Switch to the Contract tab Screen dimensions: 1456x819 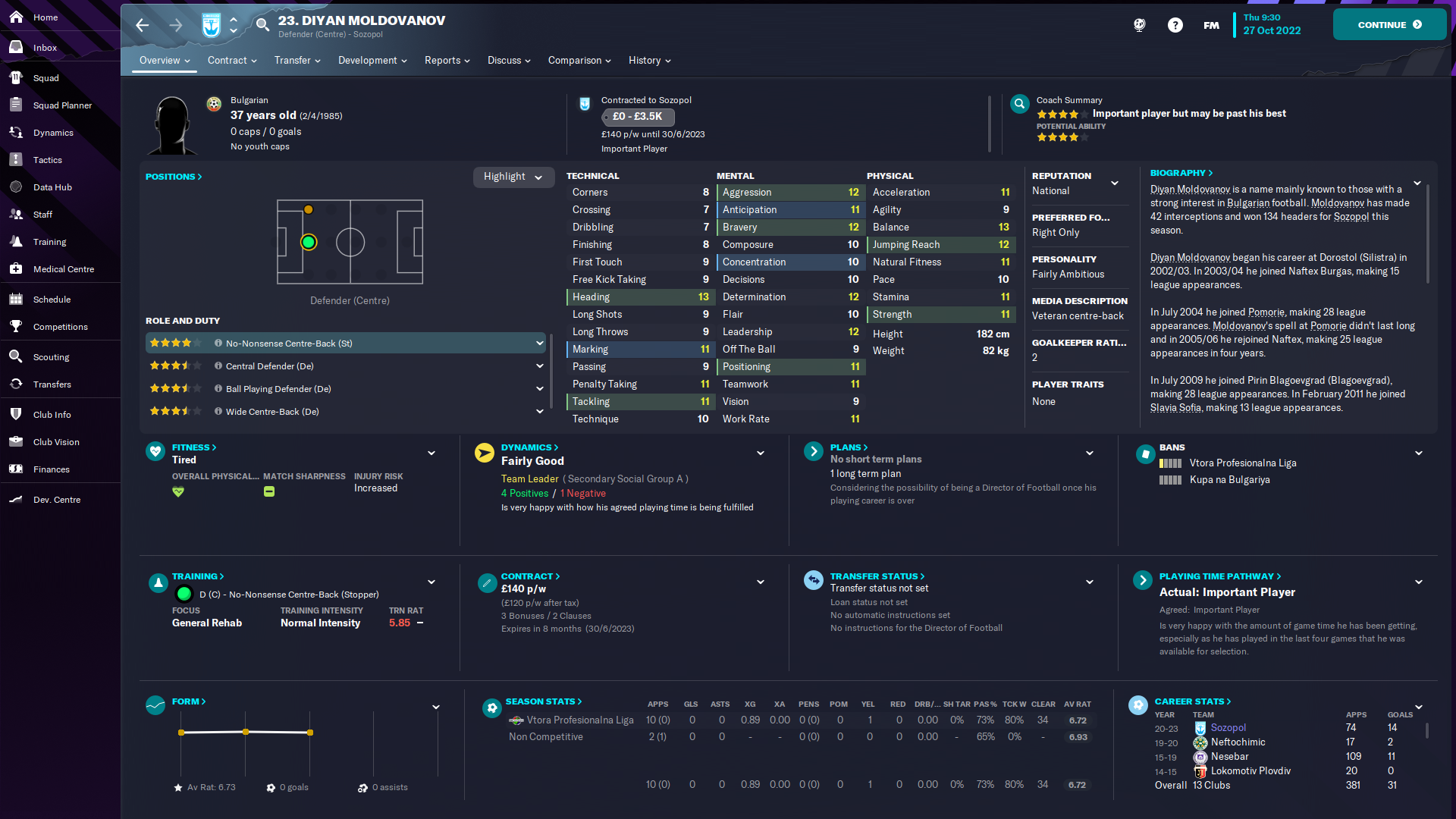coord(227,60)
